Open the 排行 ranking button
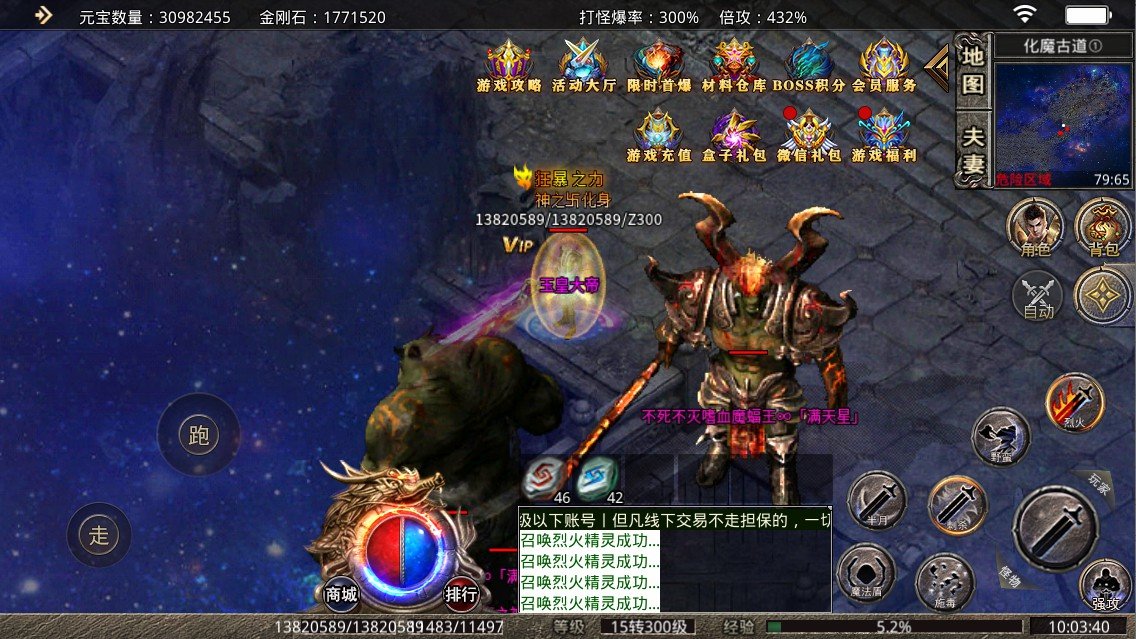The height and width of the screenshot is (639, 1136). click(461, 594)
